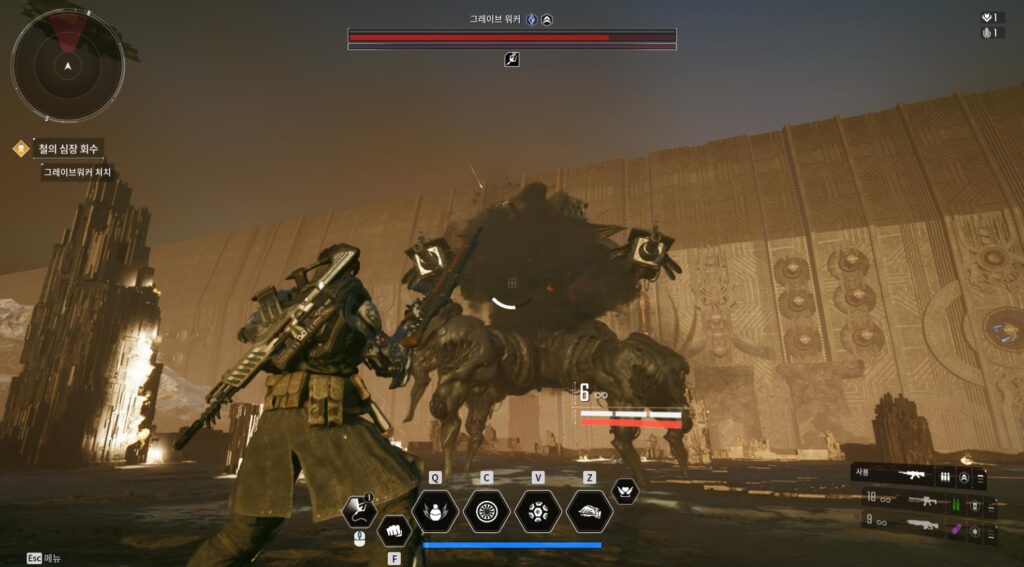Select the fist melee attack icon

tap(394, 529)
